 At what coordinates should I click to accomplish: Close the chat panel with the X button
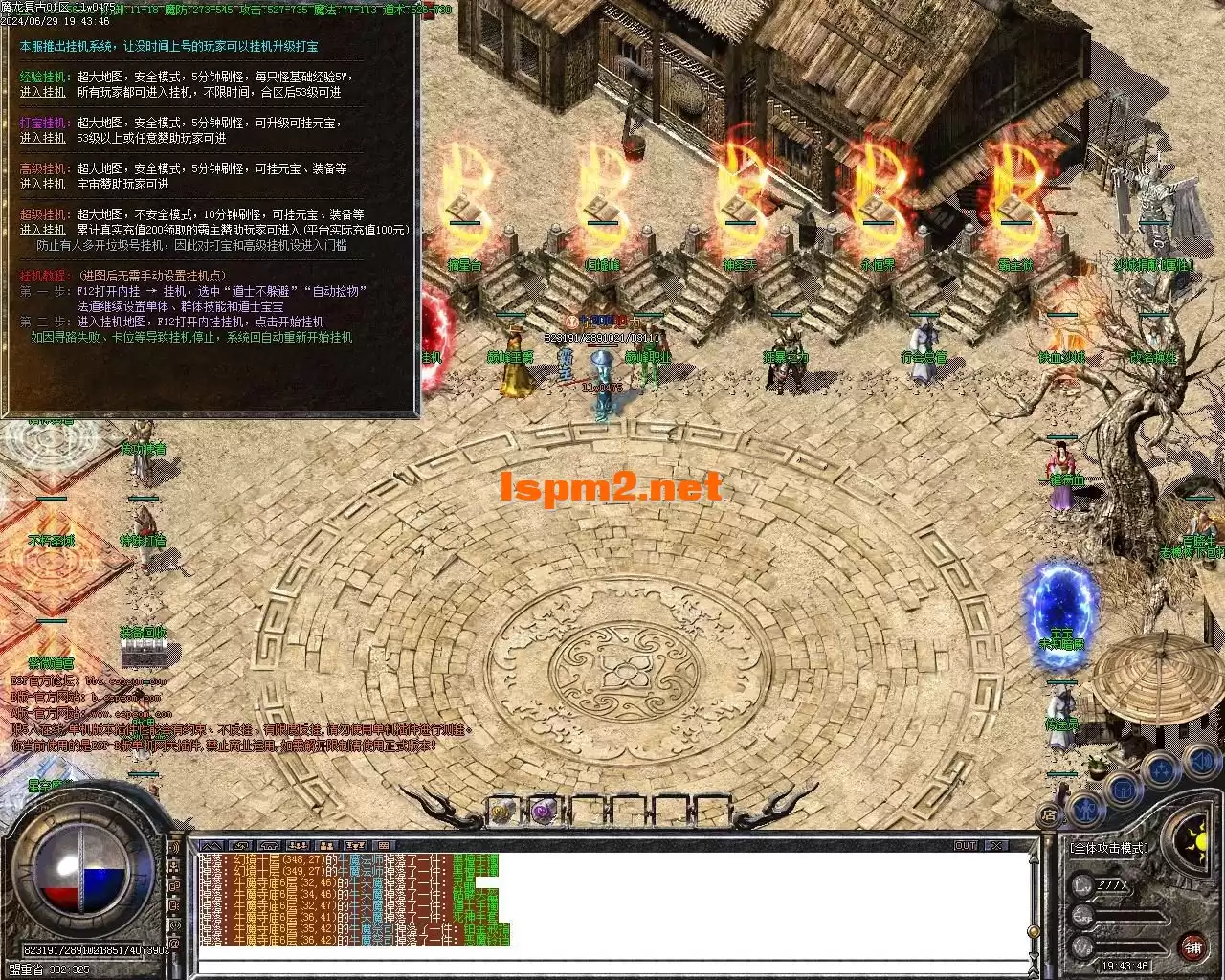(995, 846)
